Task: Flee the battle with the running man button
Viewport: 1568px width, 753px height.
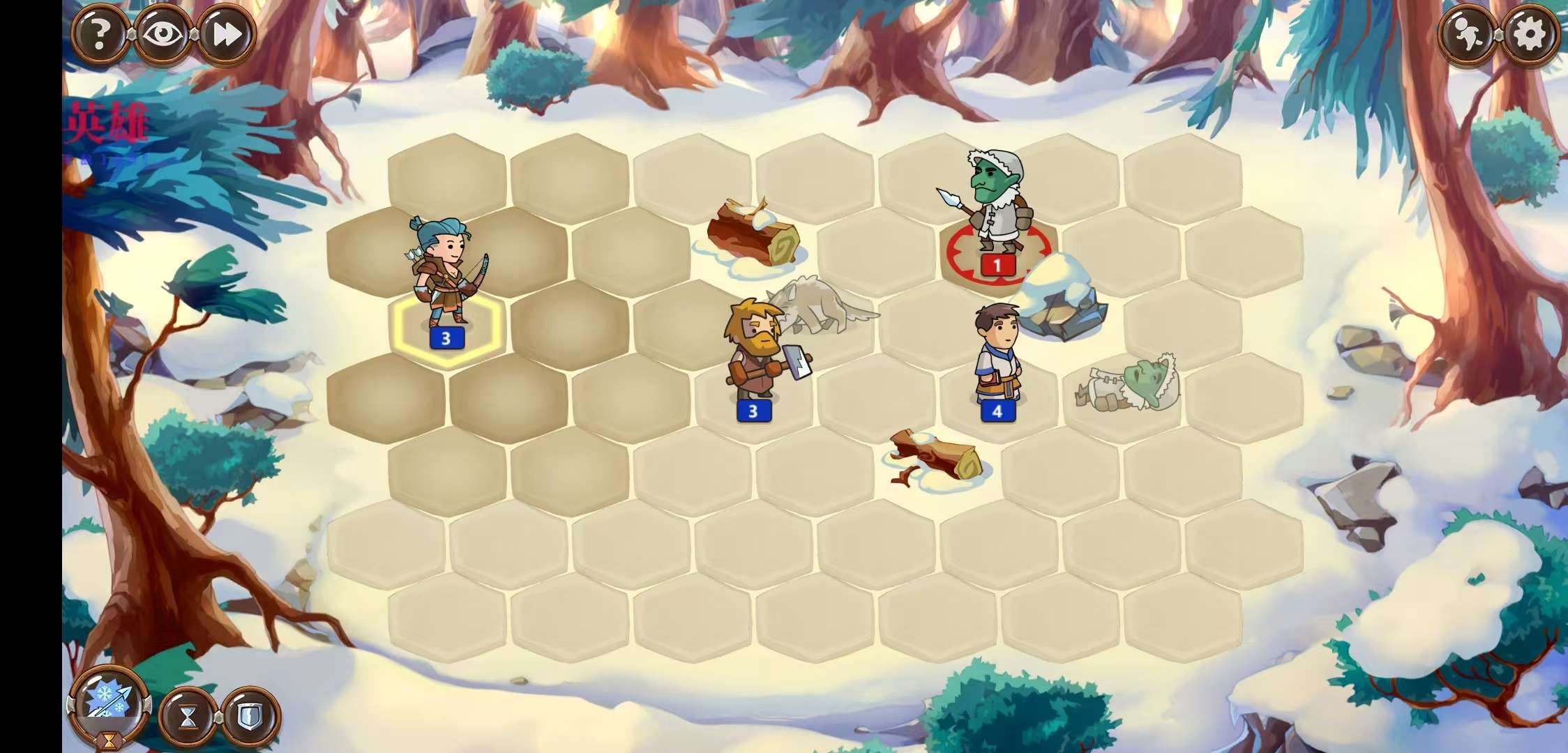Action: [x=1466, y=33]
